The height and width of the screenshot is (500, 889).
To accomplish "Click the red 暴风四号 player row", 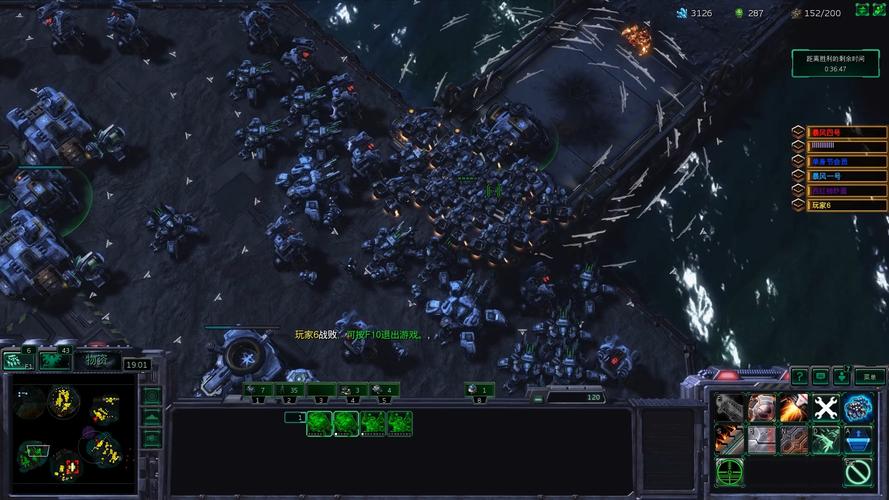I will (846, 132).
